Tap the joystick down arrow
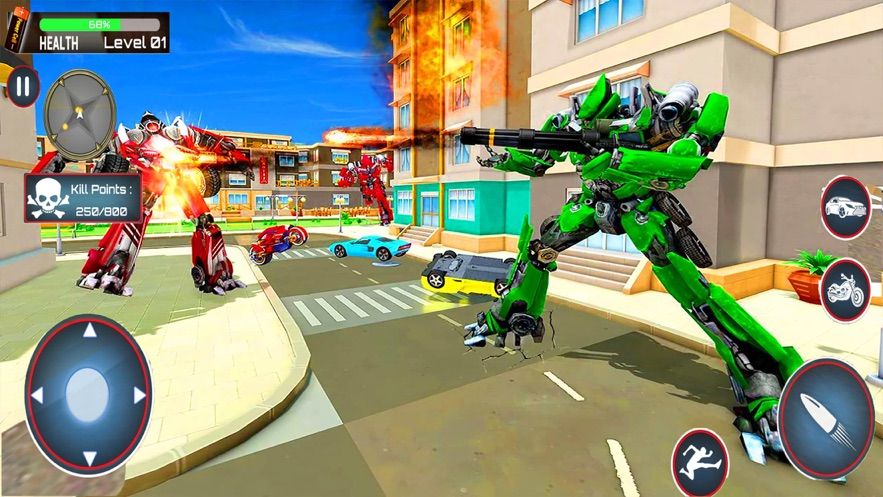The width and height of the screenshot is (883, 497). click(x=89, y=456)
